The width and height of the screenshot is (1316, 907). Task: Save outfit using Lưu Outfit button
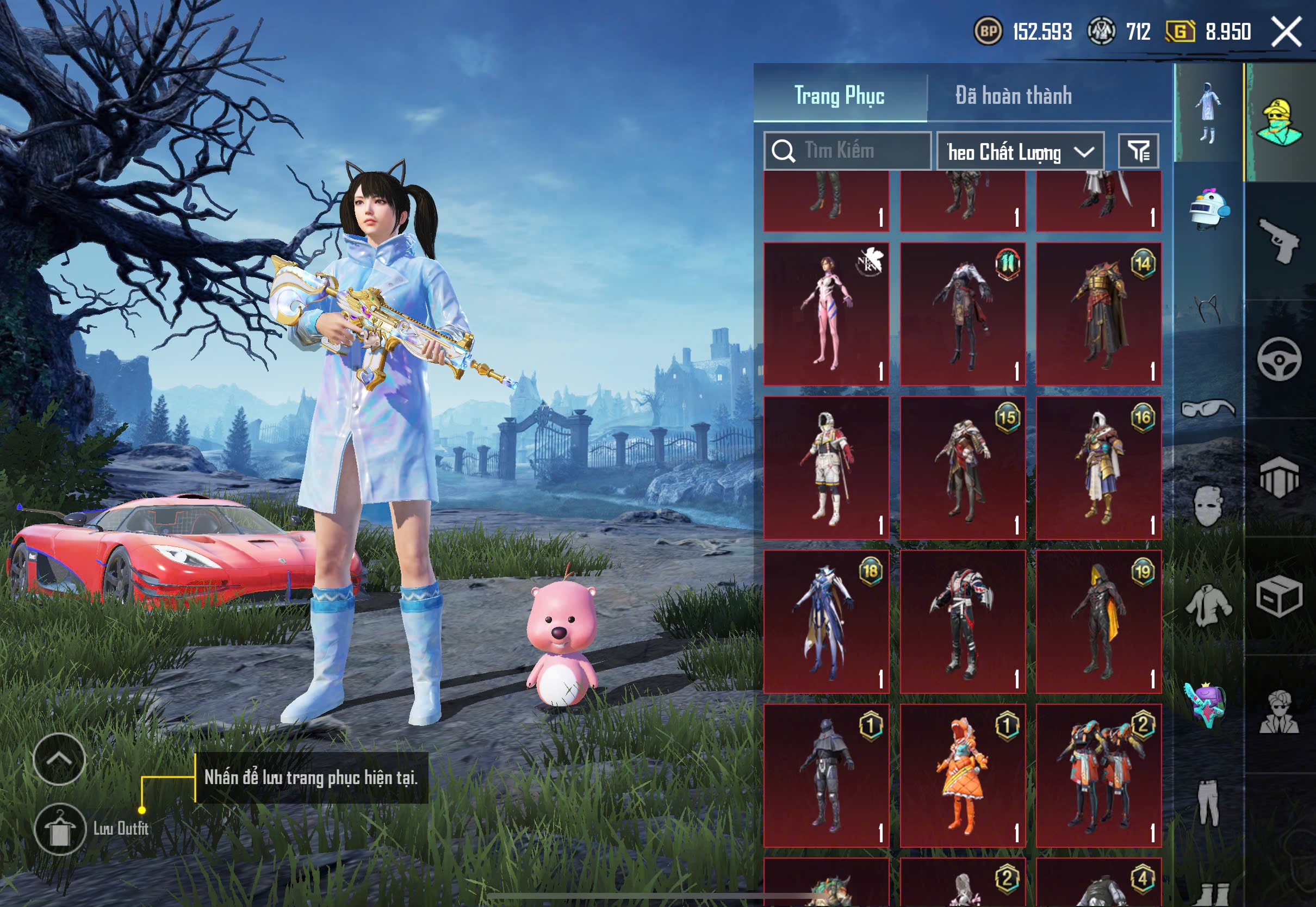[x=60, y=829]
